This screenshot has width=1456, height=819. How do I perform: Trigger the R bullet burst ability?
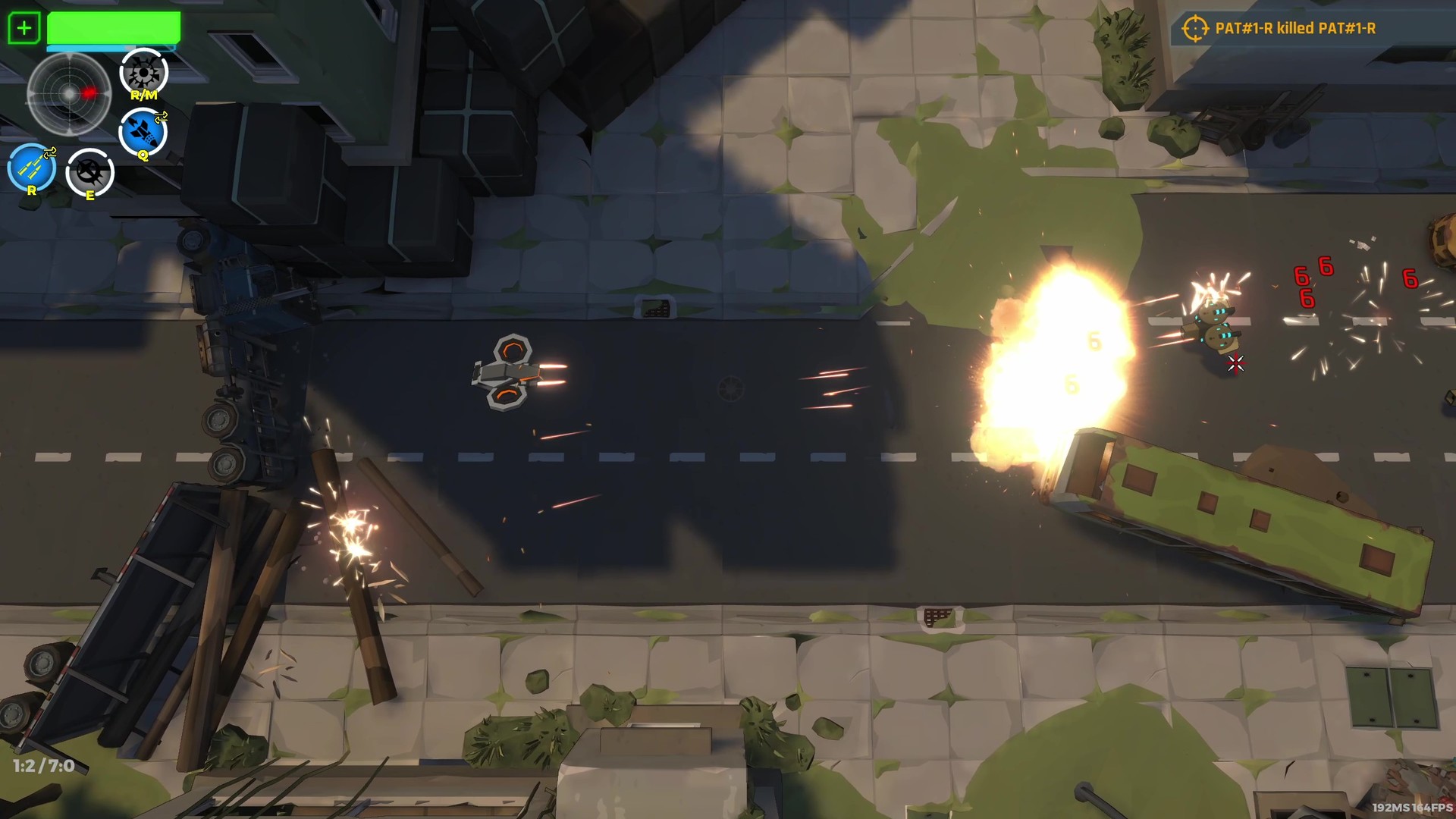pos(31,166)
